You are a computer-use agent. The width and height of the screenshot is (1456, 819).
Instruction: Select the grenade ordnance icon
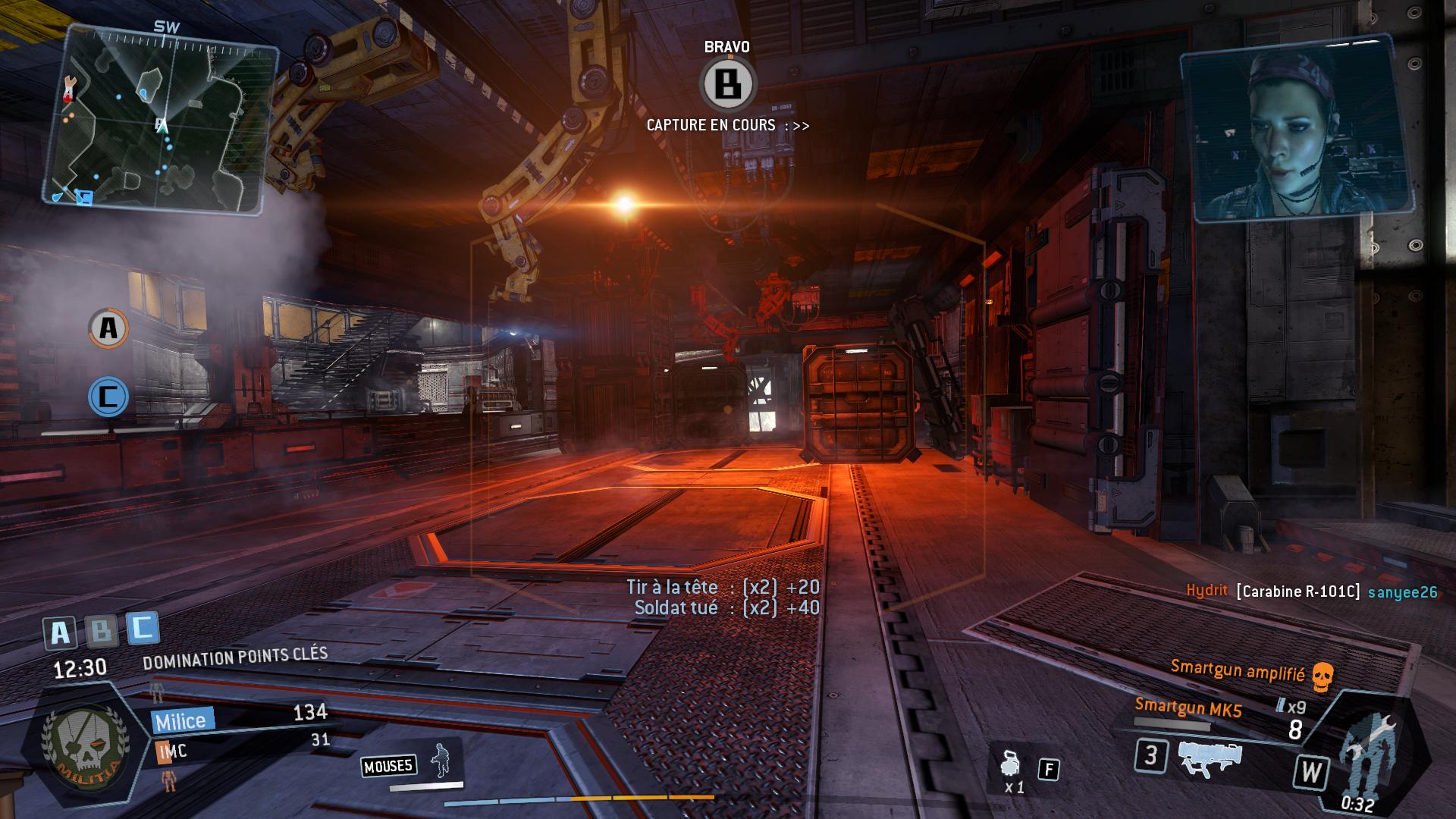tap(1010, 765)
